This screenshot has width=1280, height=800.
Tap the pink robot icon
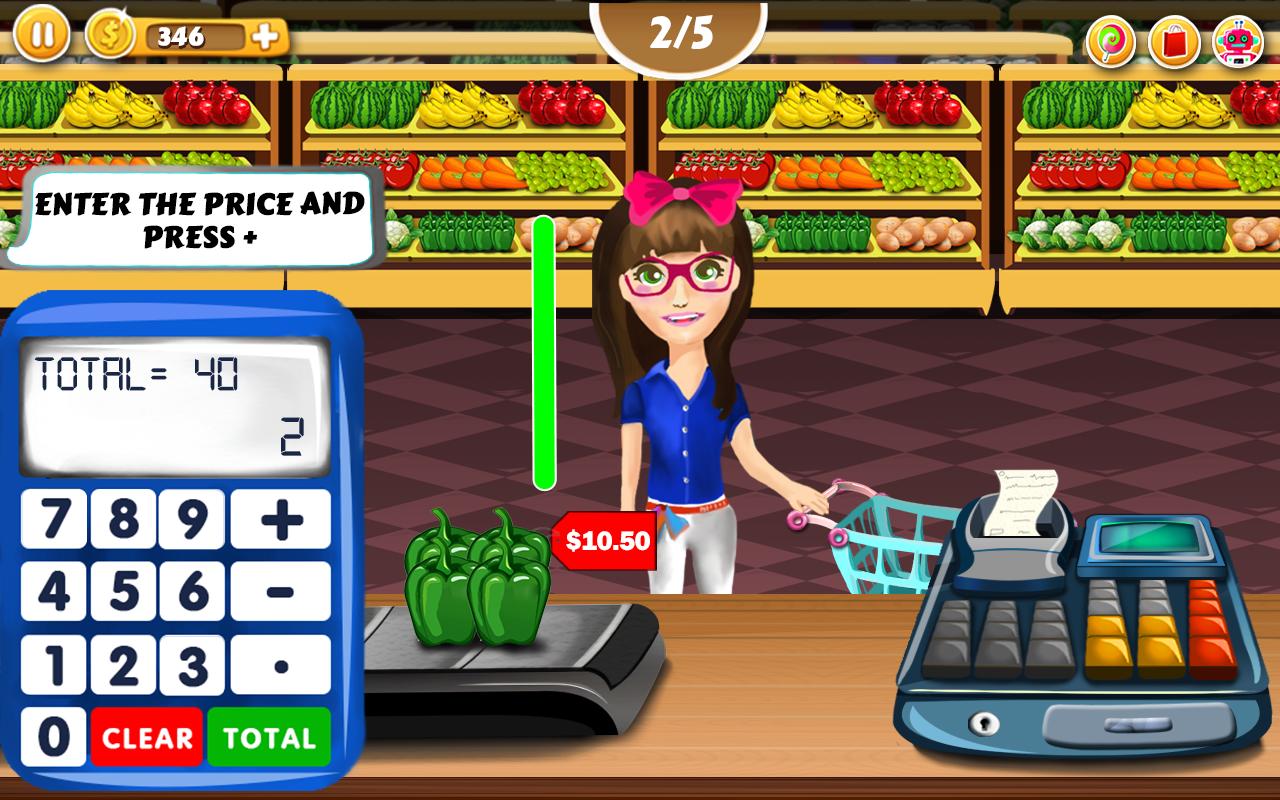tap(1238, 42)
